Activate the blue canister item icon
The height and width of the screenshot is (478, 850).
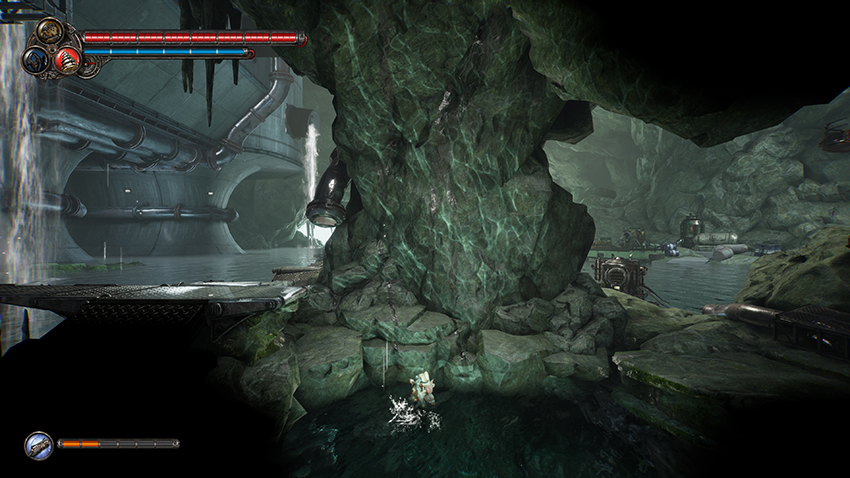pos(39,444)
